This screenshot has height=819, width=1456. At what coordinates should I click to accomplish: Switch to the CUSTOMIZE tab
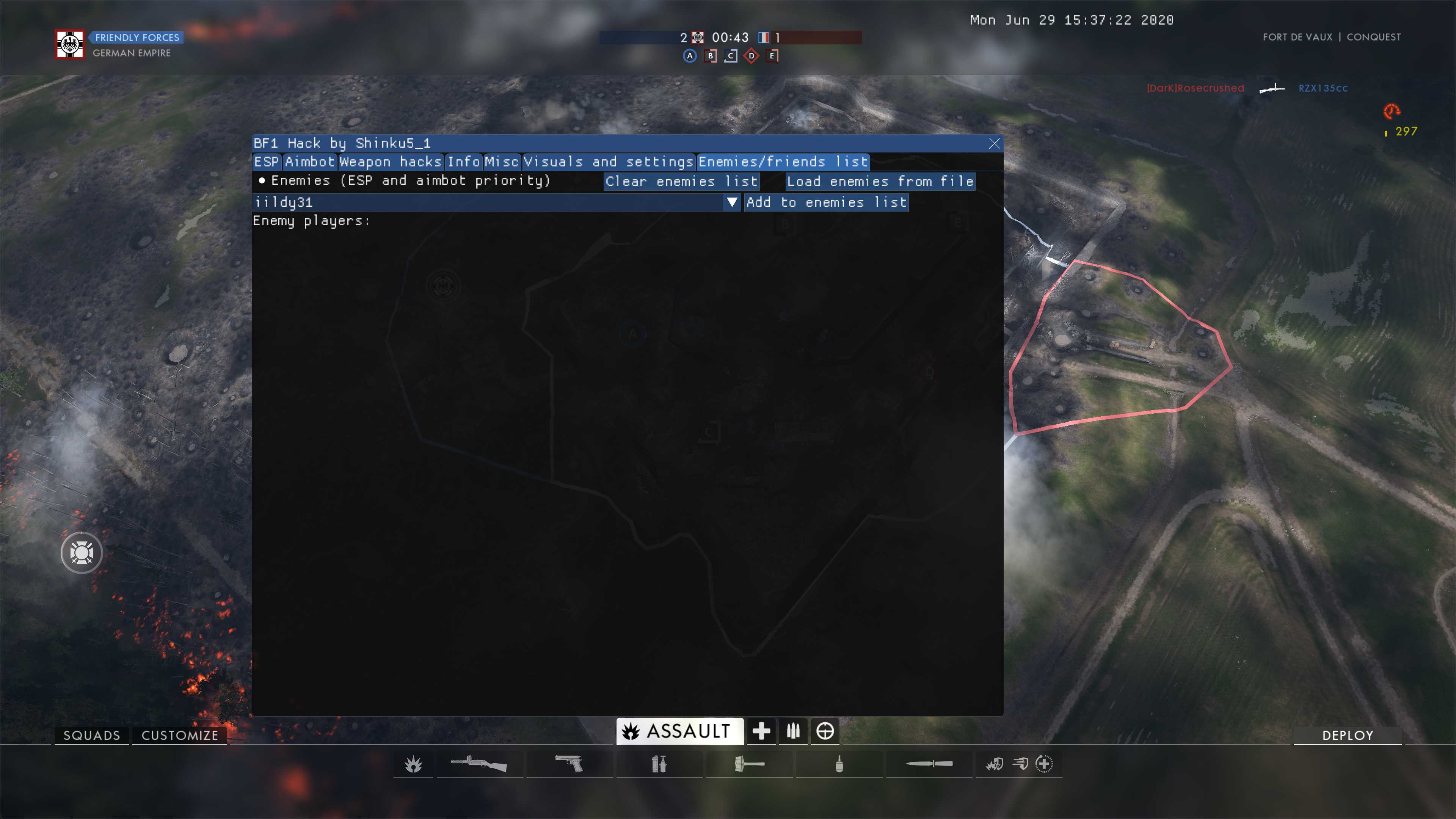[179, 735]
